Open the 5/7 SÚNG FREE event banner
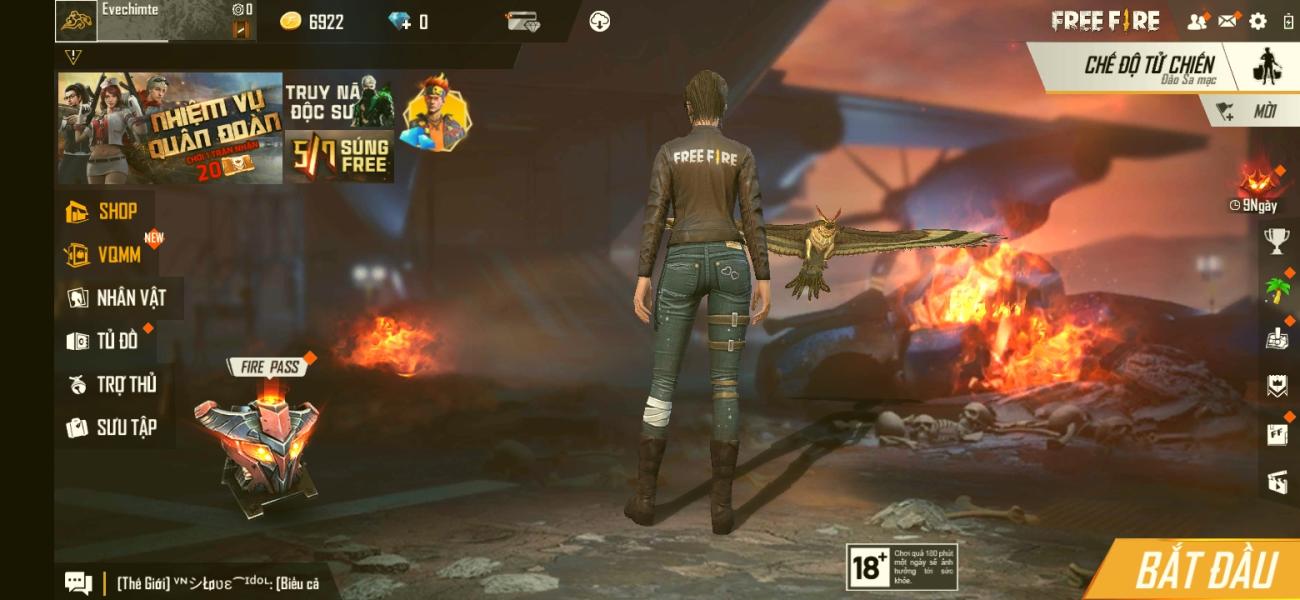The image size is (1300, 600). tap(339, 157)
